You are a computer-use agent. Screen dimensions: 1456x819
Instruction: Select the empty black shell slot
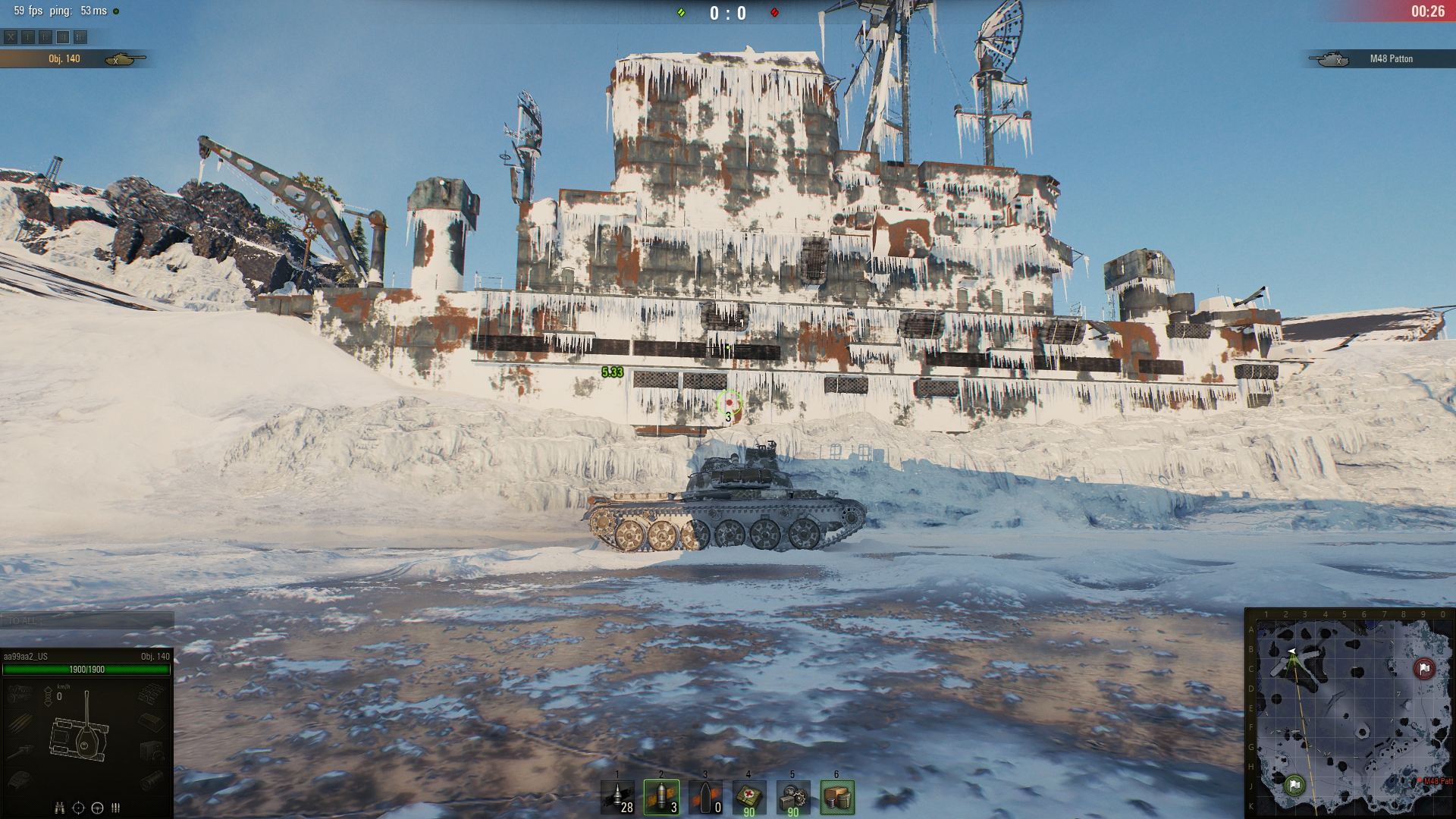click(x=705, y=797)
